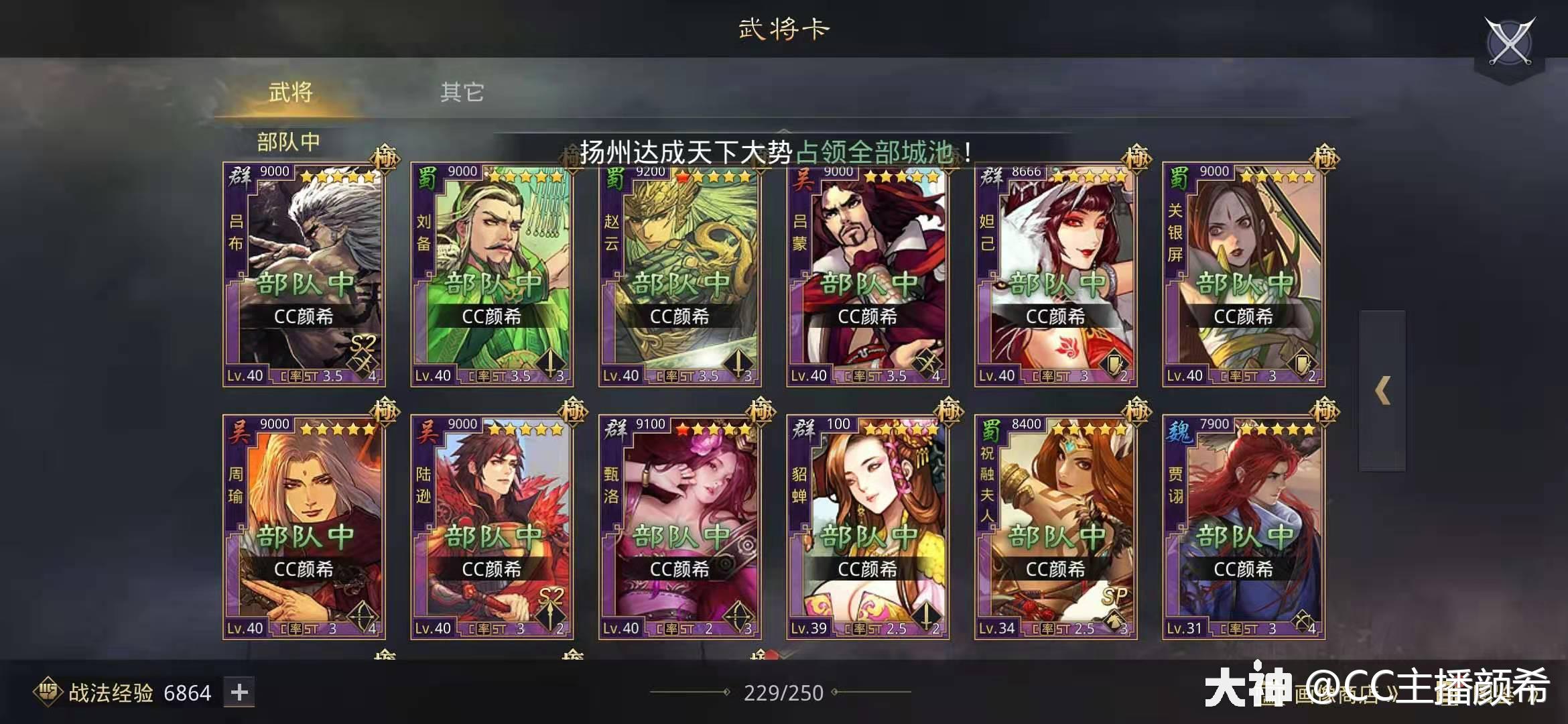Viewport: 1568px width, 724px height.
Task: Click the crossed swords battle icon top right
Action: 1512,42
